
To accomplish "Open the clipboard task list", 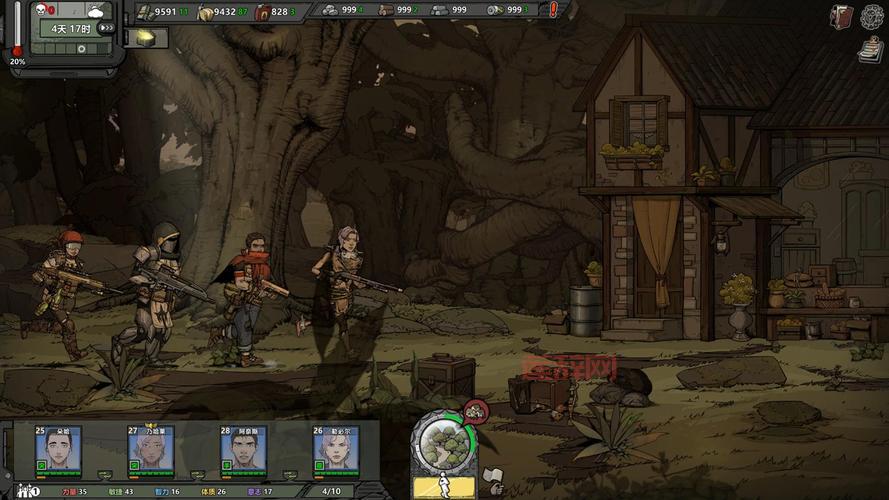I will tap(869, 51).
